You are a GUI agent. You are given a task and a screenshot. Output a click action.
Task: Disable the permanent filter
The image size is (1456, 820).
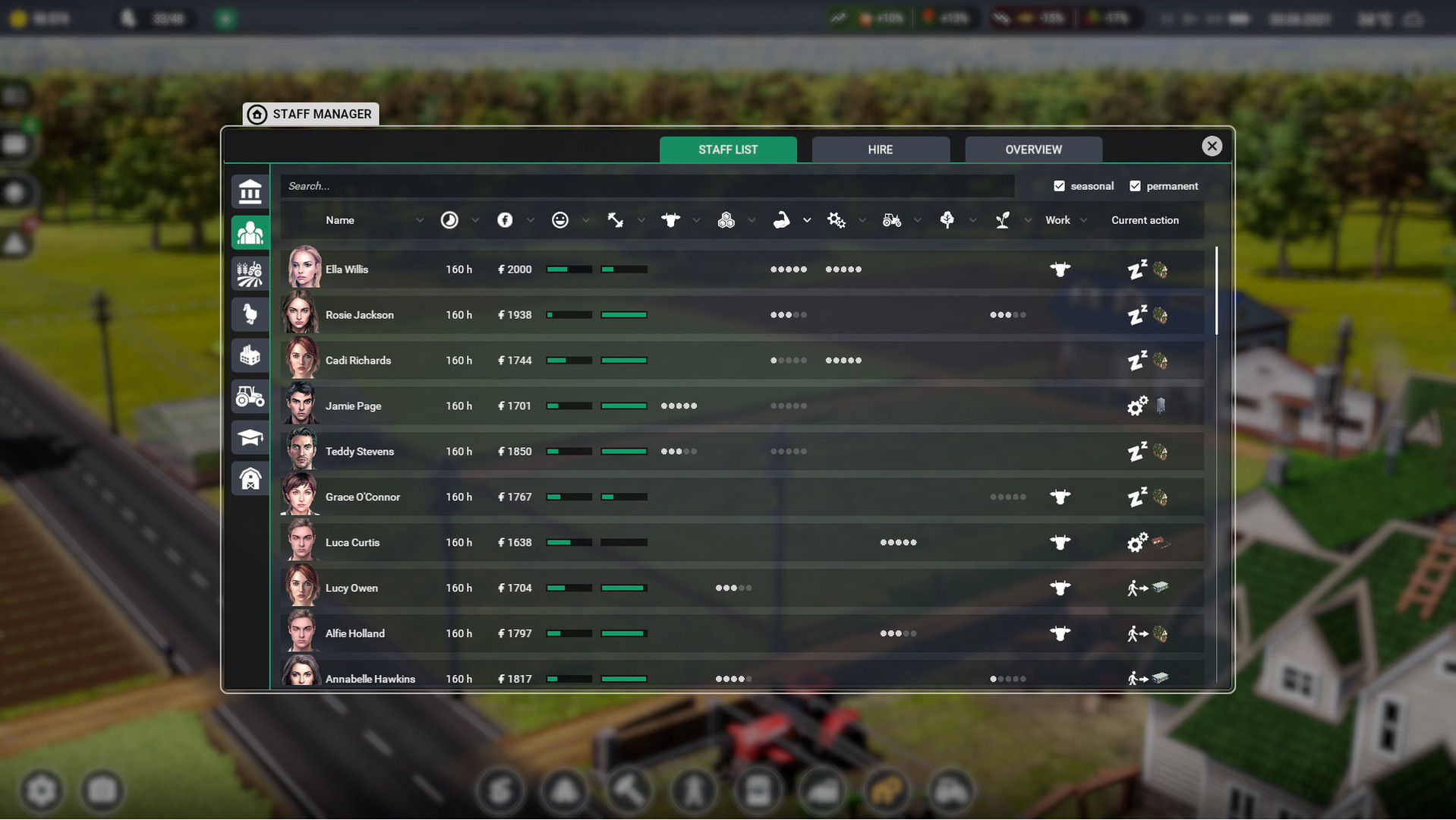tap(1136, 185)
